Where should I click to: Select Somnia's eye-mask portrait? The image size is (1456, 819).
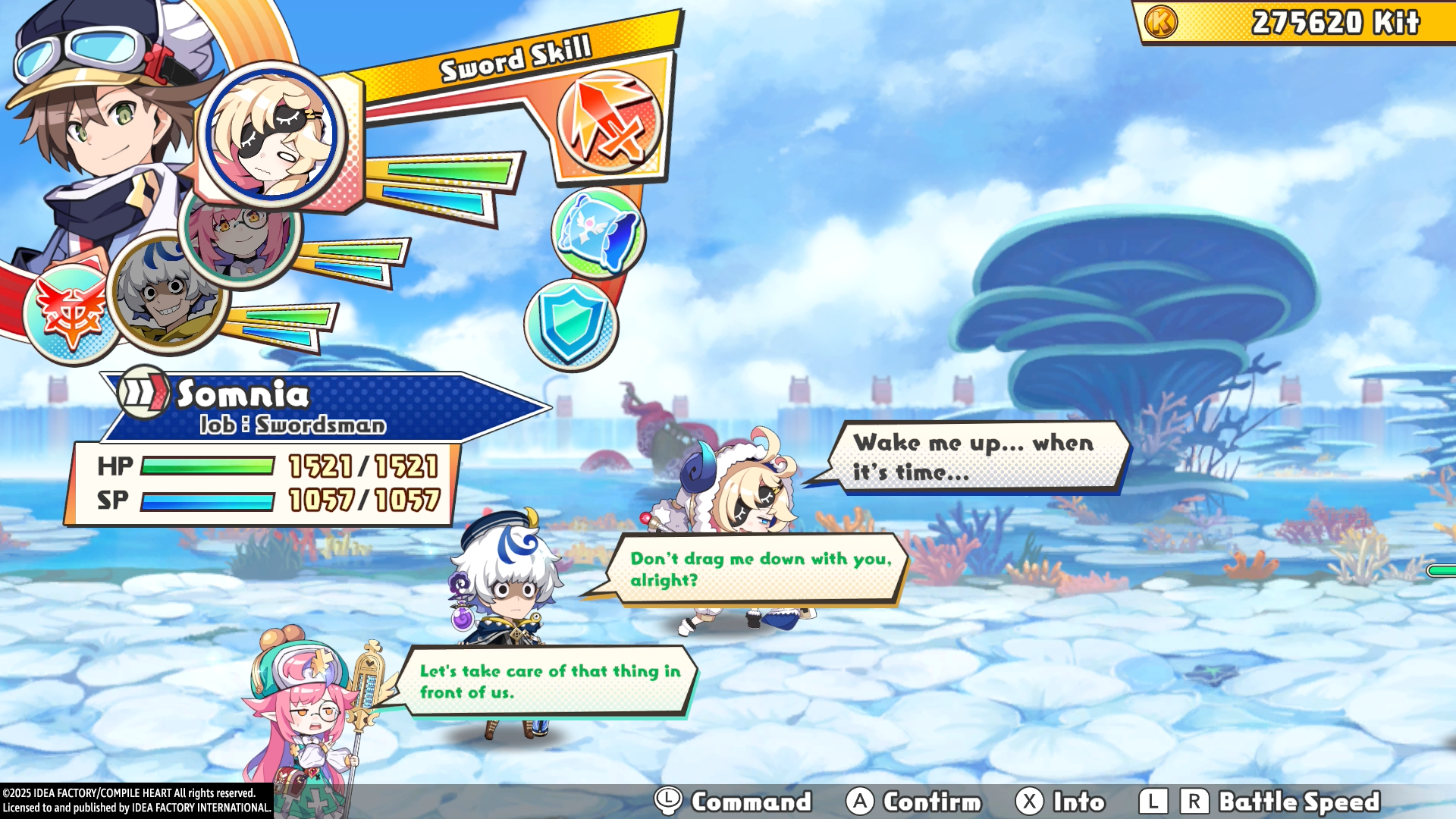pyautogui.click(x=271, y=134)
